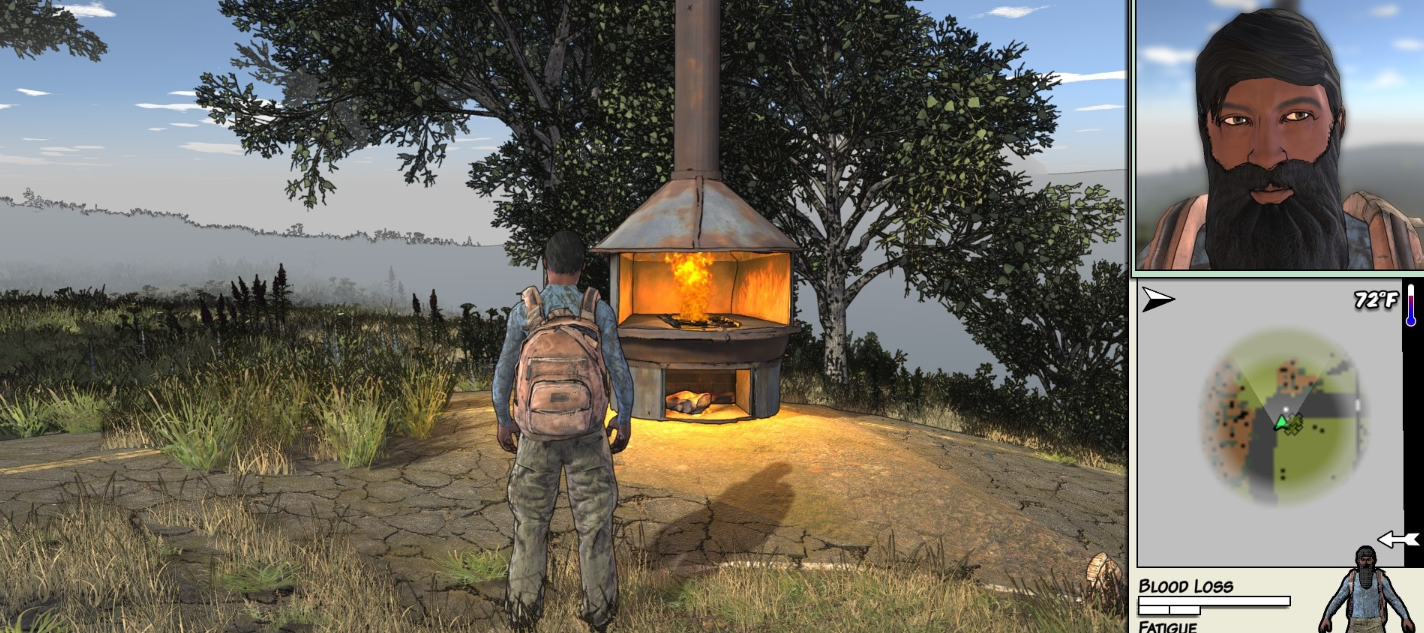Click the circular minimap
The image size is (1424, 633).
[1285, 417]
